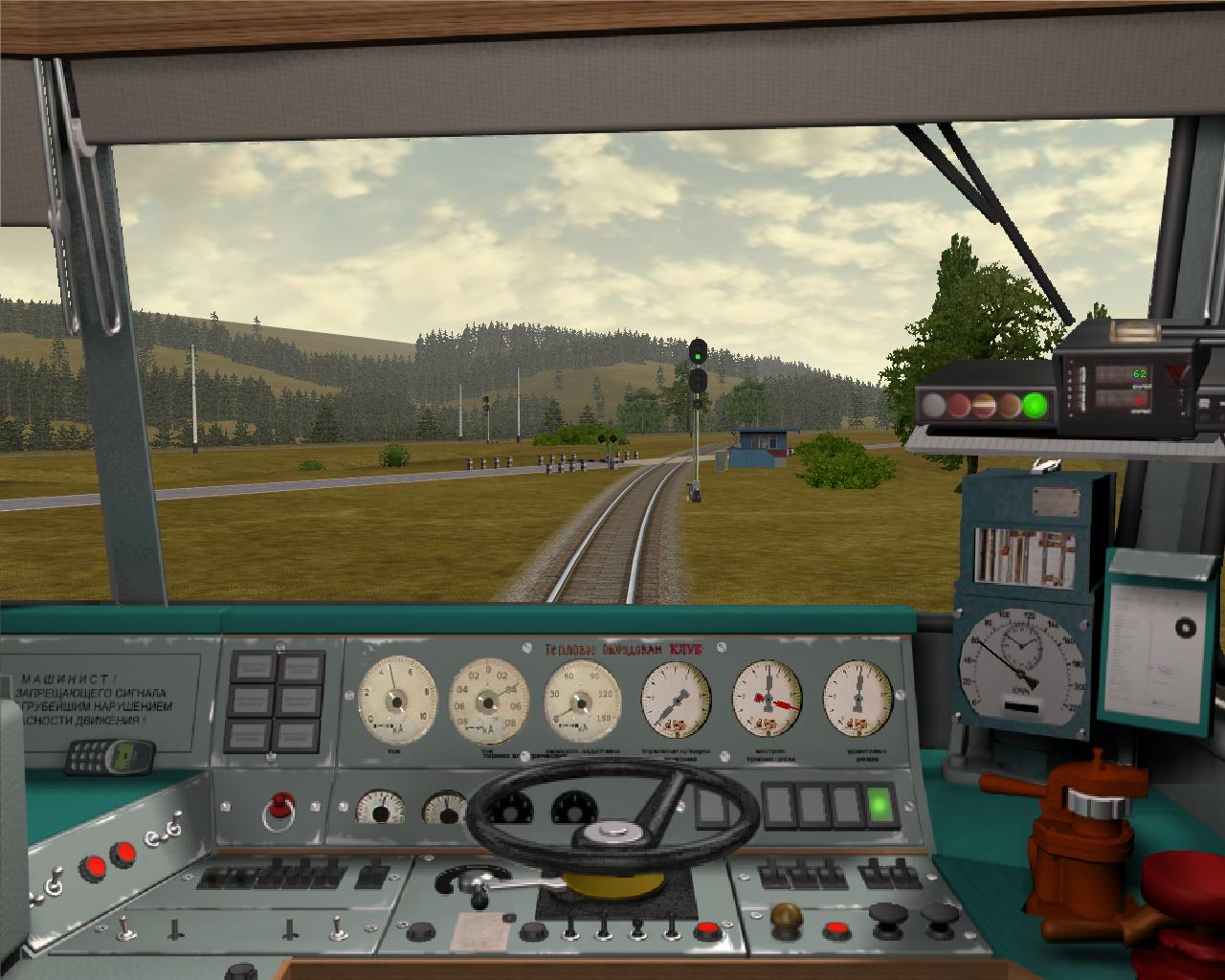The height and width of the screenshot is (980, 1225).
Task: Turn the brass round knob
Action: point(785,916)
